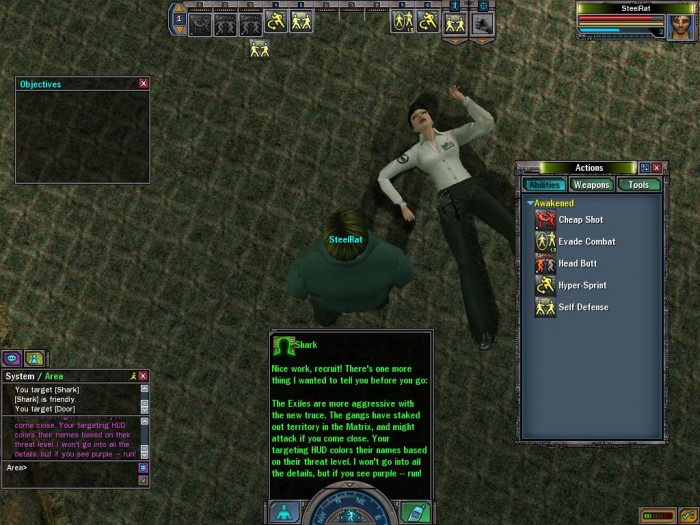
Task: Activate Hyper-Sprint in the Actions list
Action: pos(545,286)
